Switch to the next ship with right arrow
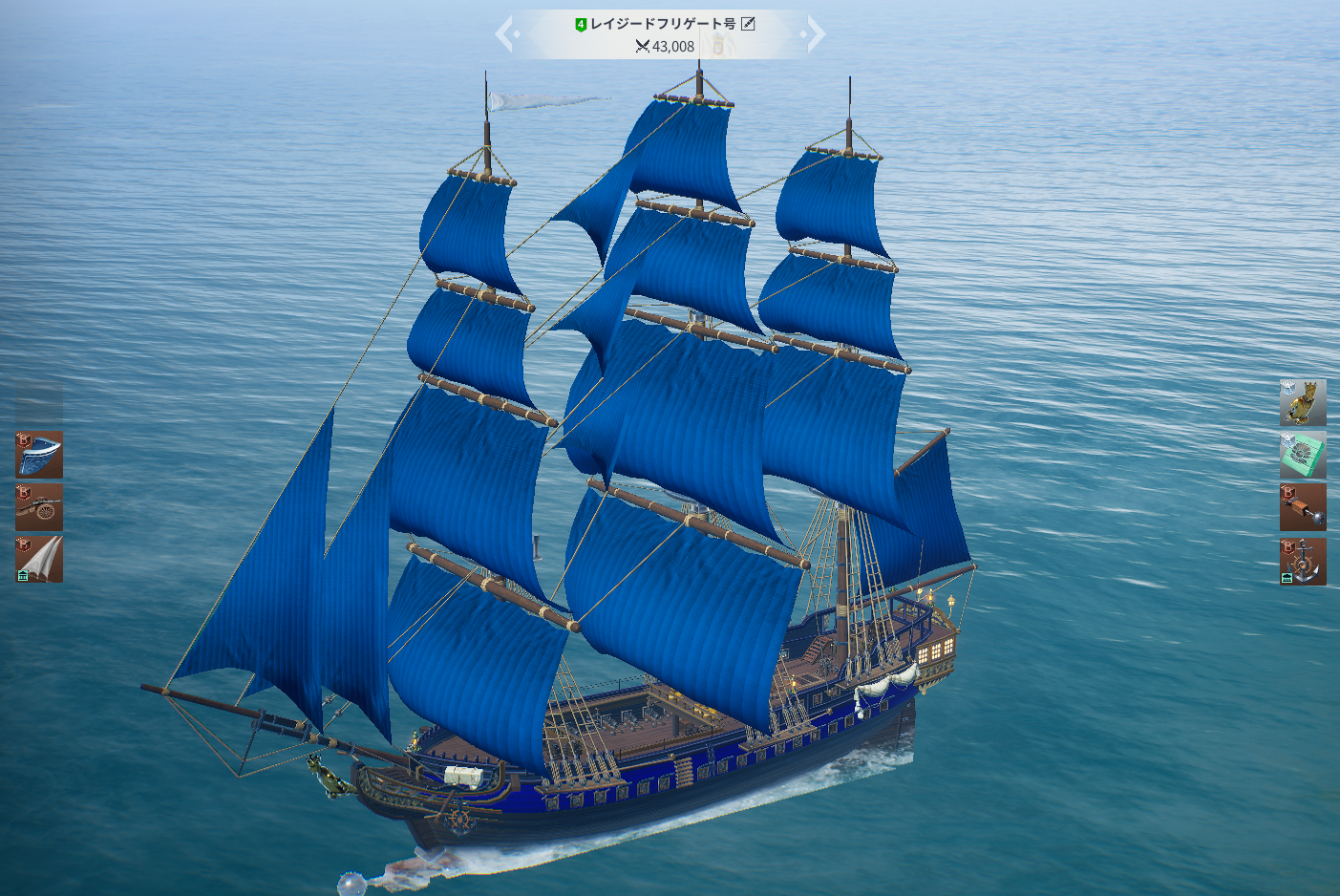1340x896 pixels. pyautogui.click(x=814, y=34)
